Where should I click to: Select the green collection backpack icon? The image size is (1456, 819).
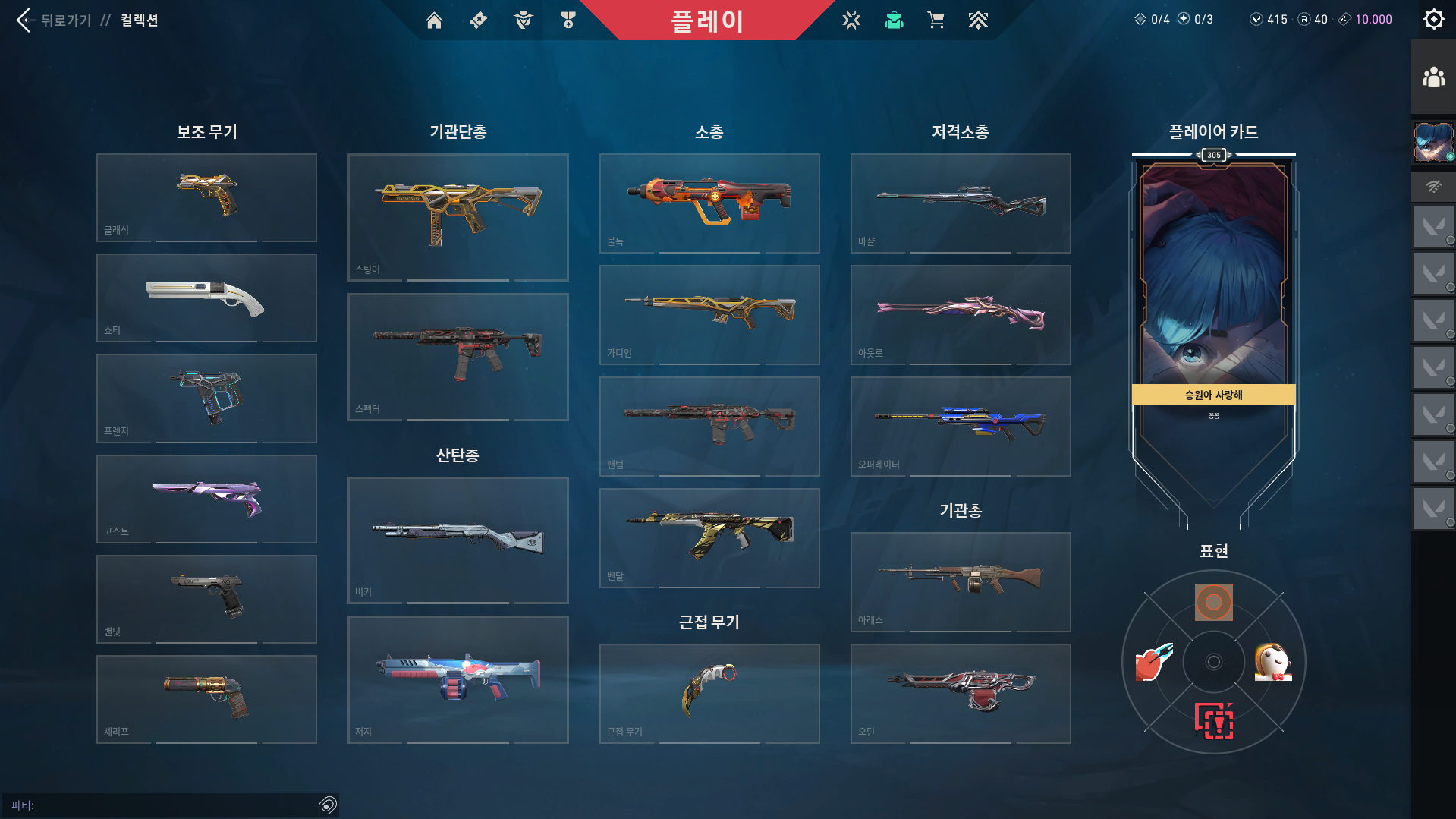[x=894, y=20]
